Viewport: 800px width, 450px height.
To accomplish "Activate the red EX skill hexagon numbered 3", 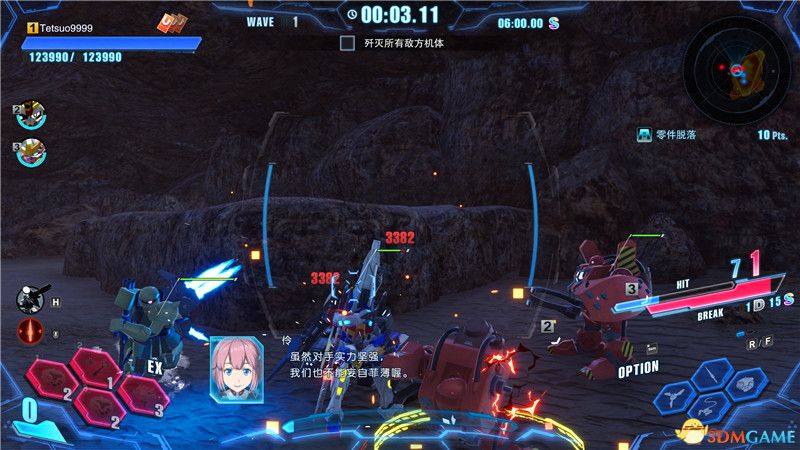I will (x=144, y=395).
